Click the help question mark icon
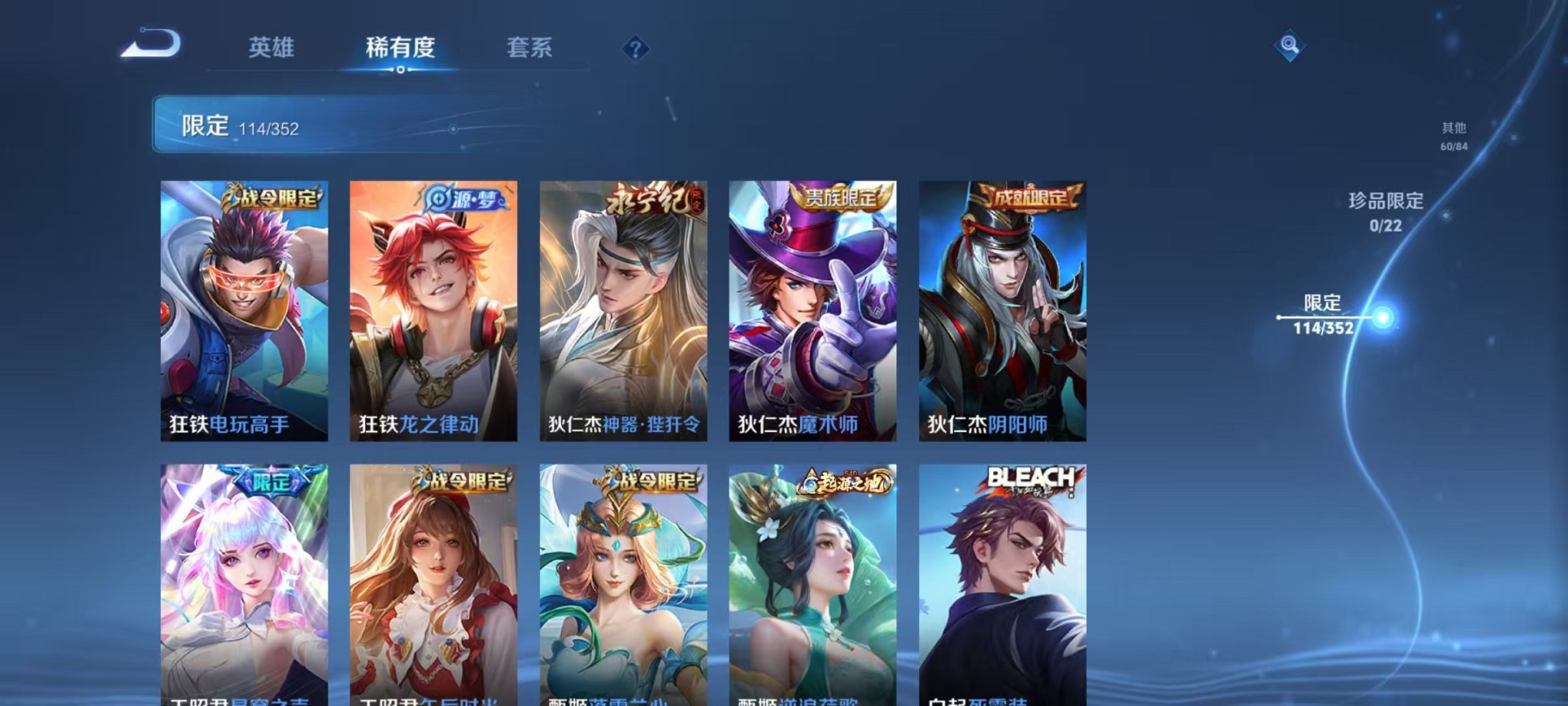The image size is (1568, 706). (635, 49)
